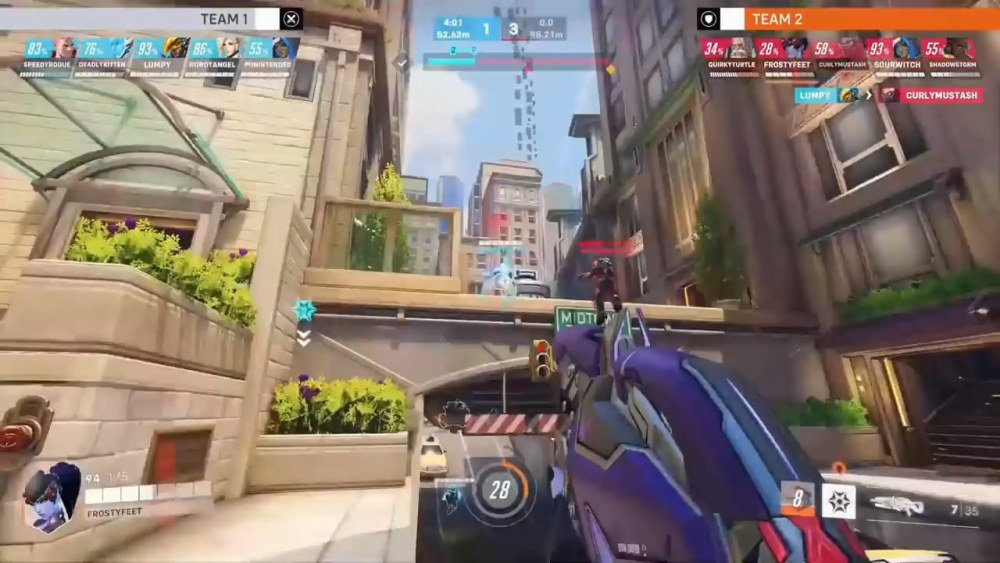The height and width of the screenshot is (563, 1000).
Task: Activate the Widowmaker ultimate charge meter
Action: click(x=499, y=489)
